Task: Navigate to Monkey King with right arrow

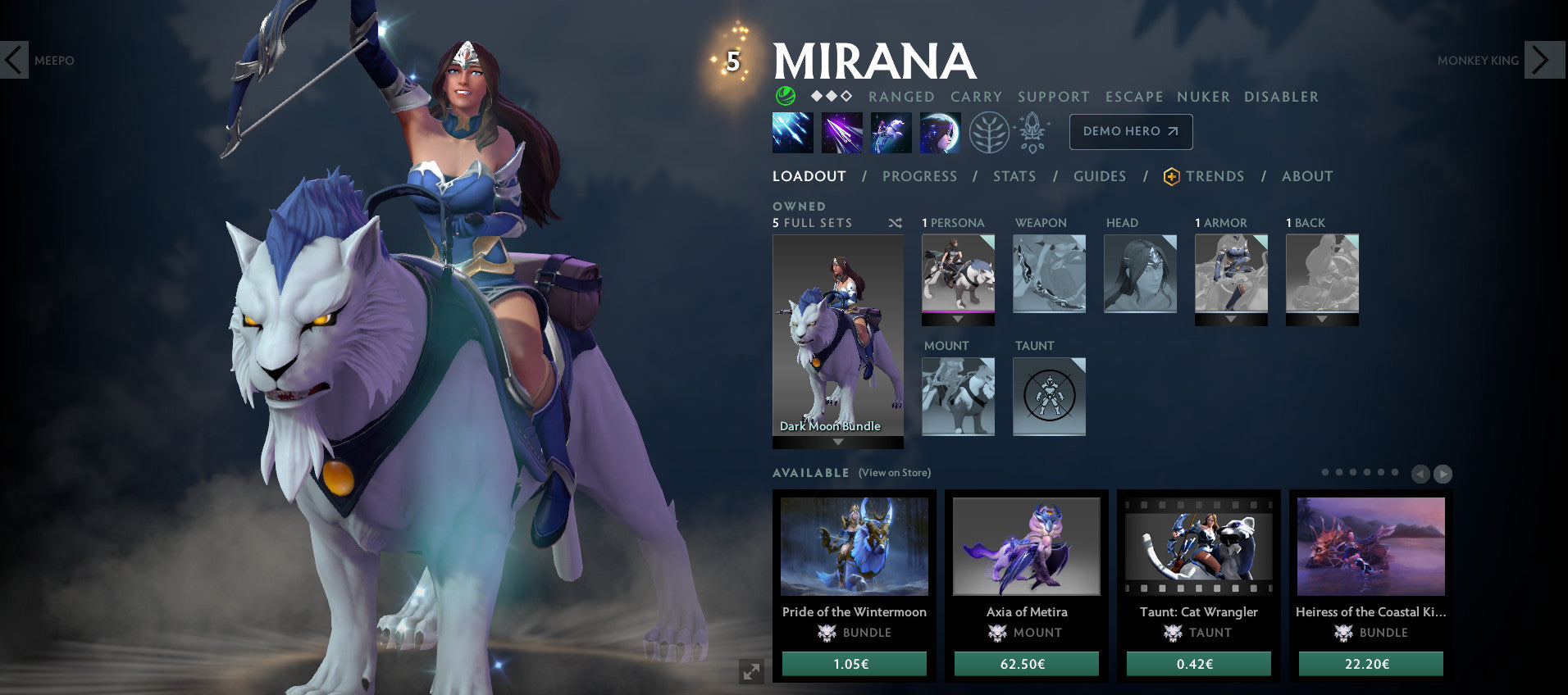Action: tap(1544, 60)
